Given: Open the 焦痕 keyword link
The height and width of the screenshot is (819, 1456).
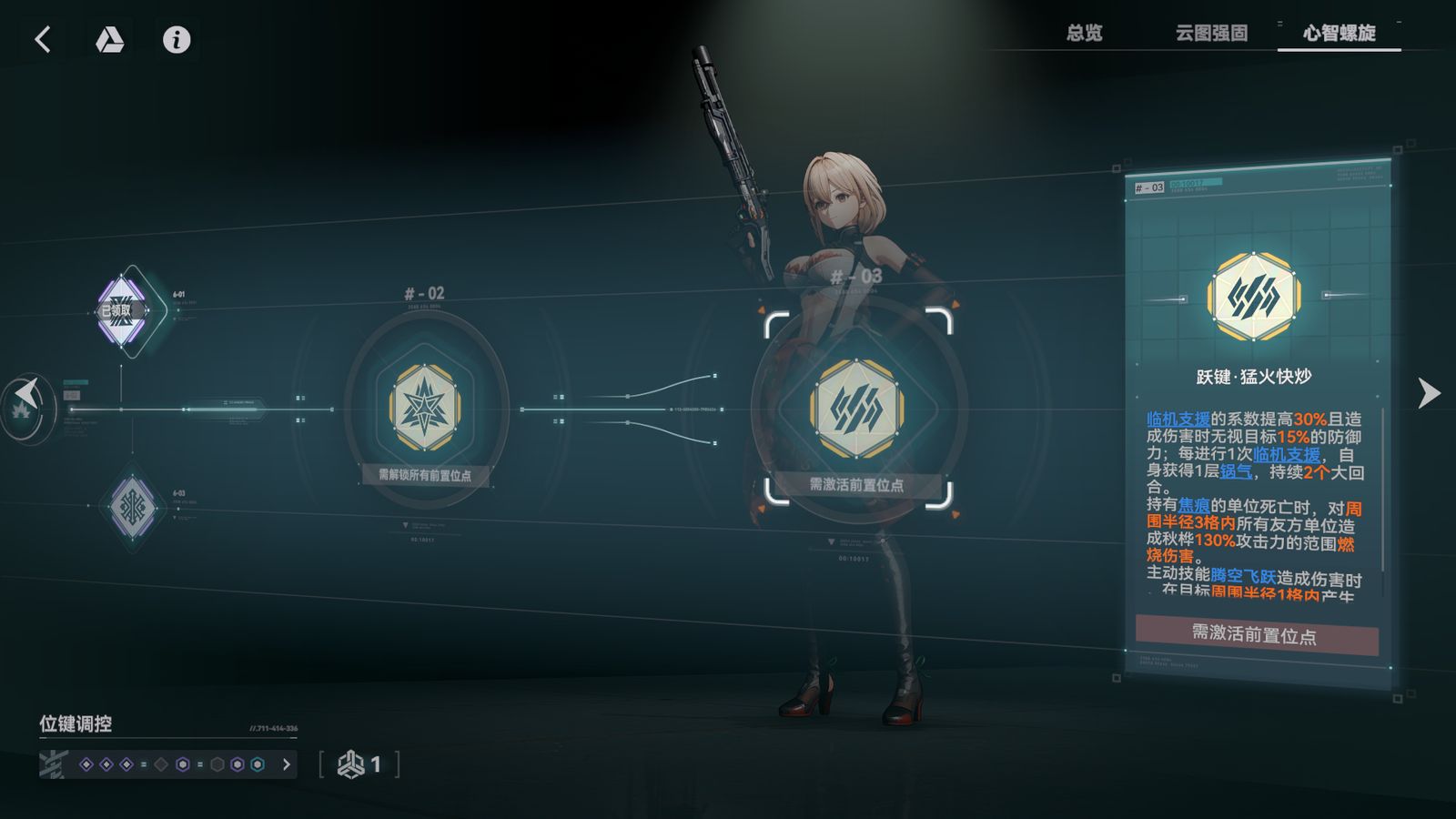Looking at the screenshot, I should pyautogui.click(x=1193, y=506).
